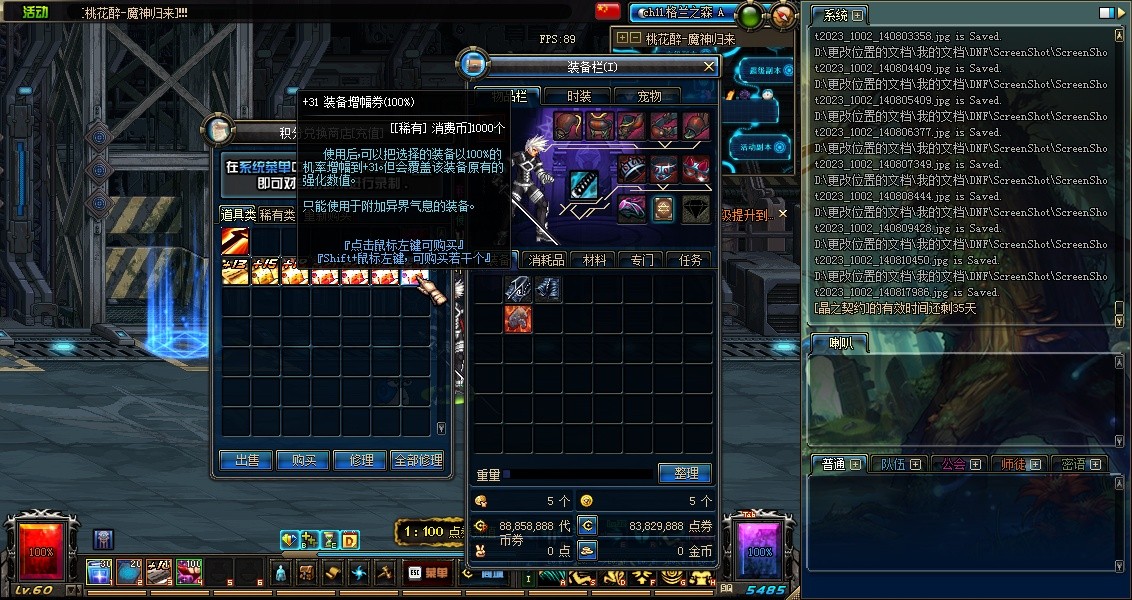Select the equipped katana weapon slot
Screen dimensions: 1132x600
584,185
